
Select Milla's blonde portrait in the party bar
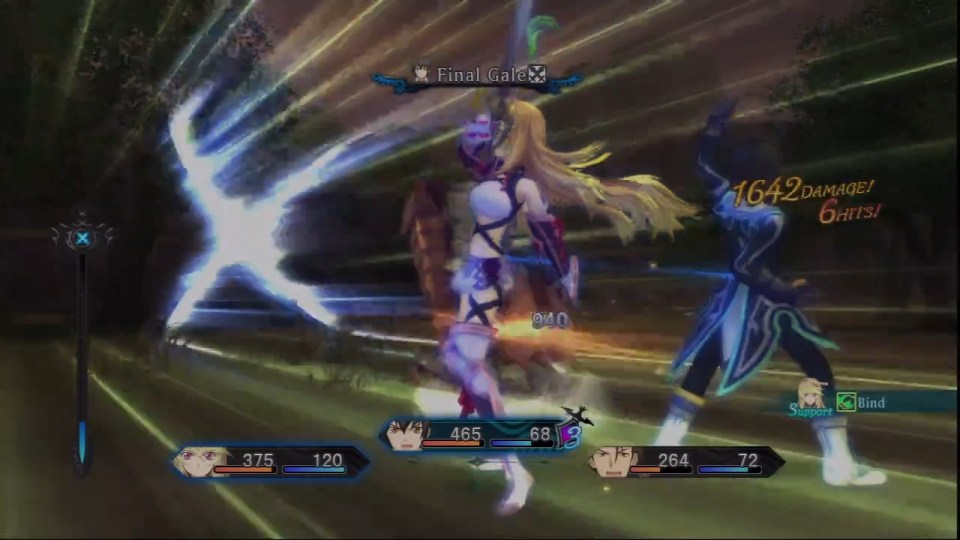click(x=192, y=461)
